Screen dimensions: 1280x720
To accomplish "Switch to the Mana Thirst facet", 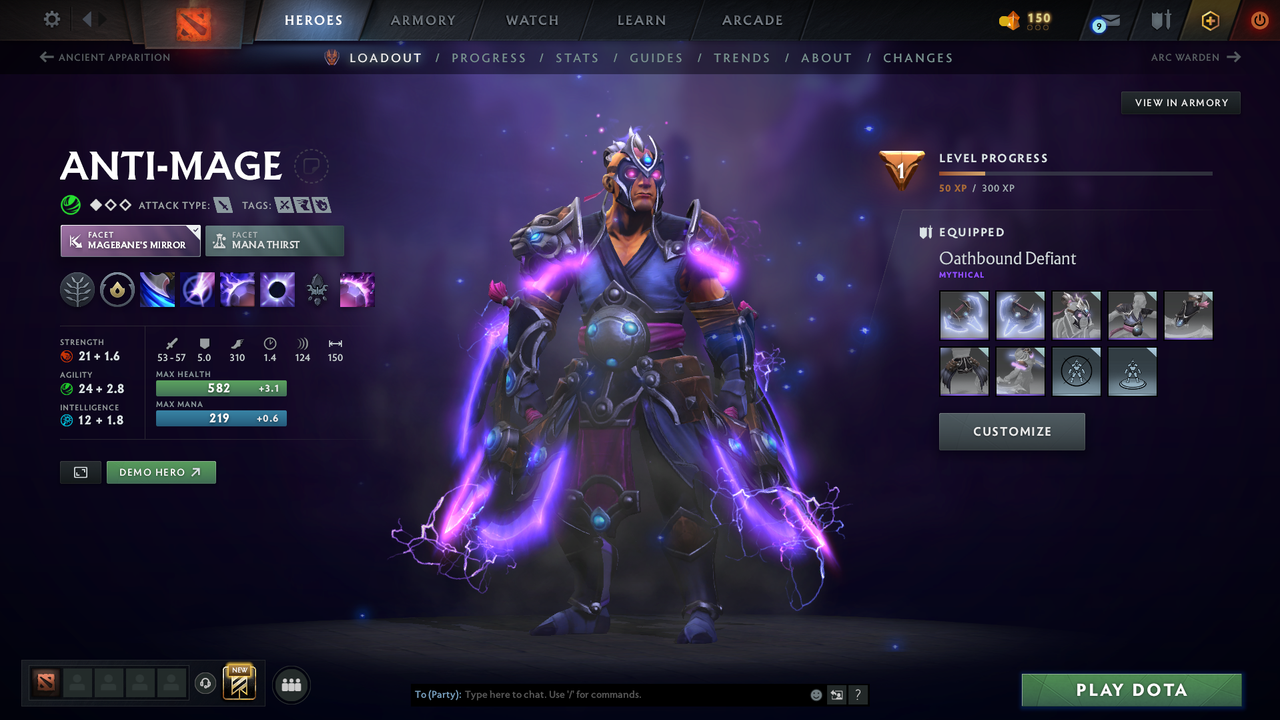I will (274, 240).
